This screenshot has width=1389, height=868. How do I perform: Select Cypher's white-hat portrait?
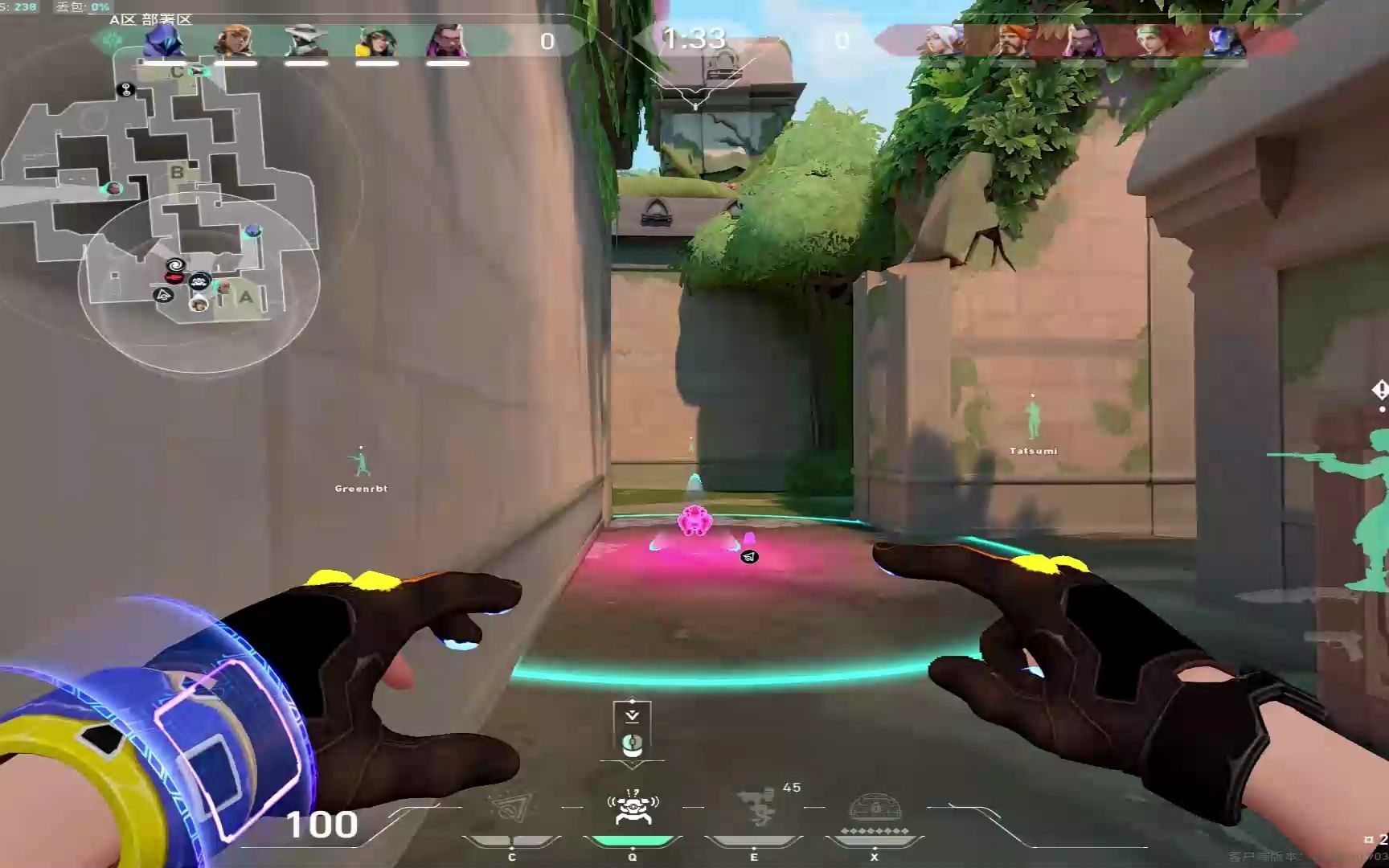[306, 40]
